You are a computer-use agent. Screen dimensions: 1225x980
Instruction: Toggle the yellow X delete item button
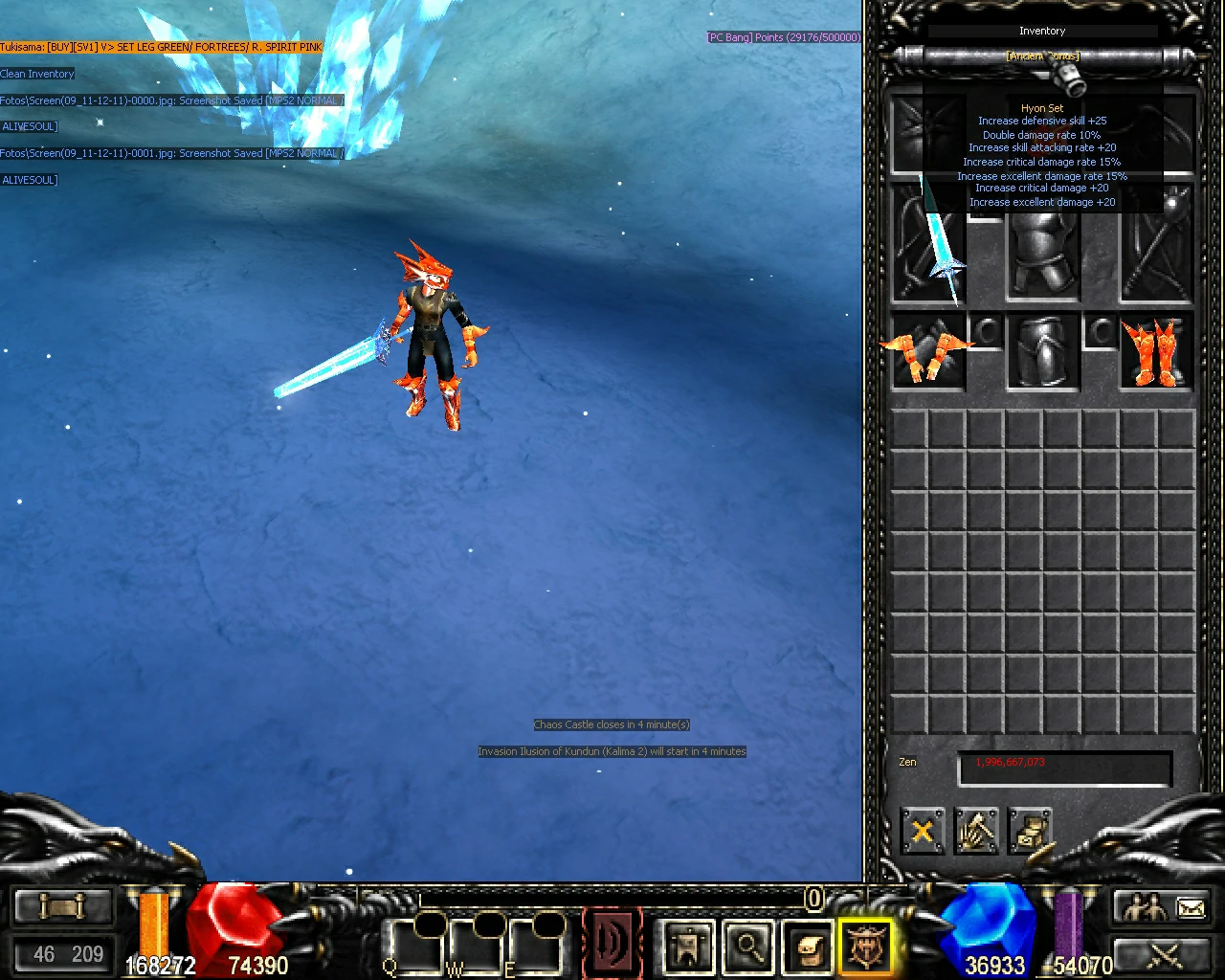pyautogui.click(x=922, y=832)
